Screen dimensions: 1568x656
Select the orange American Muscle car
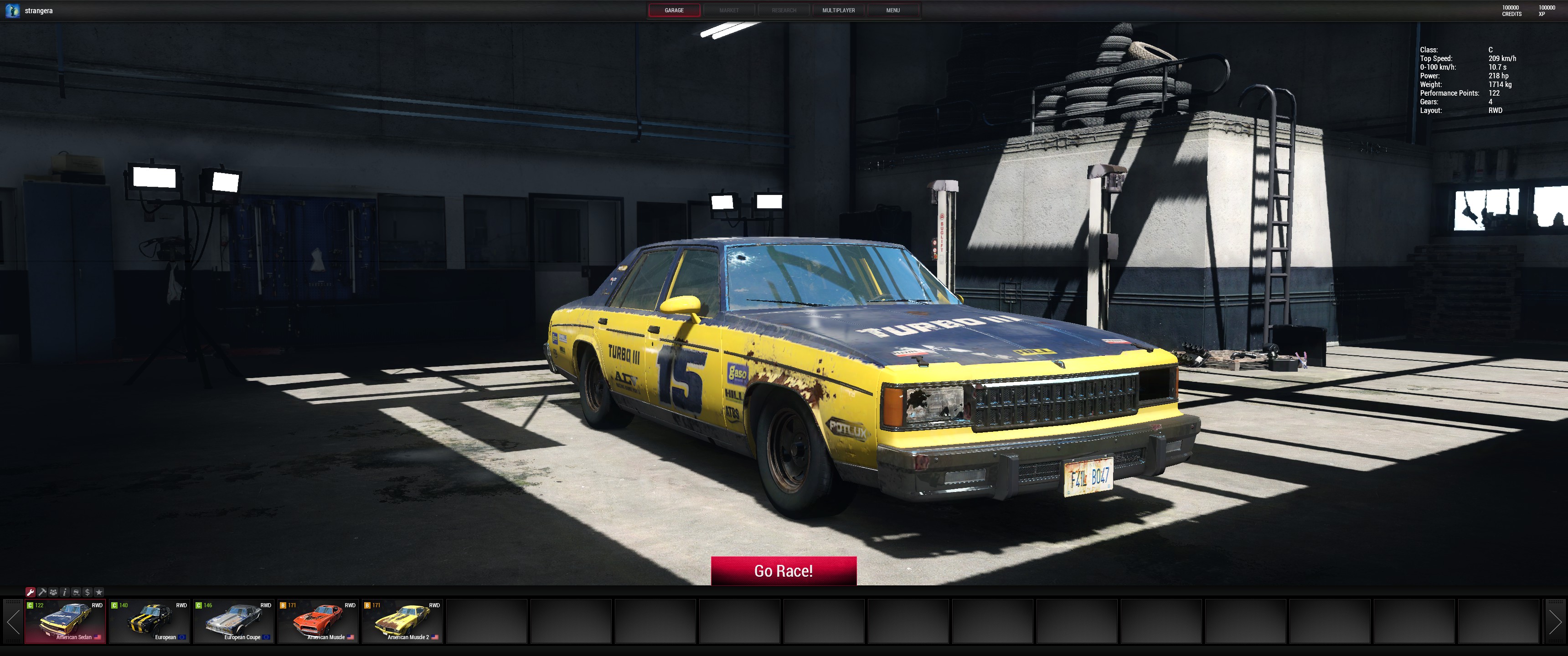[318, 621]
